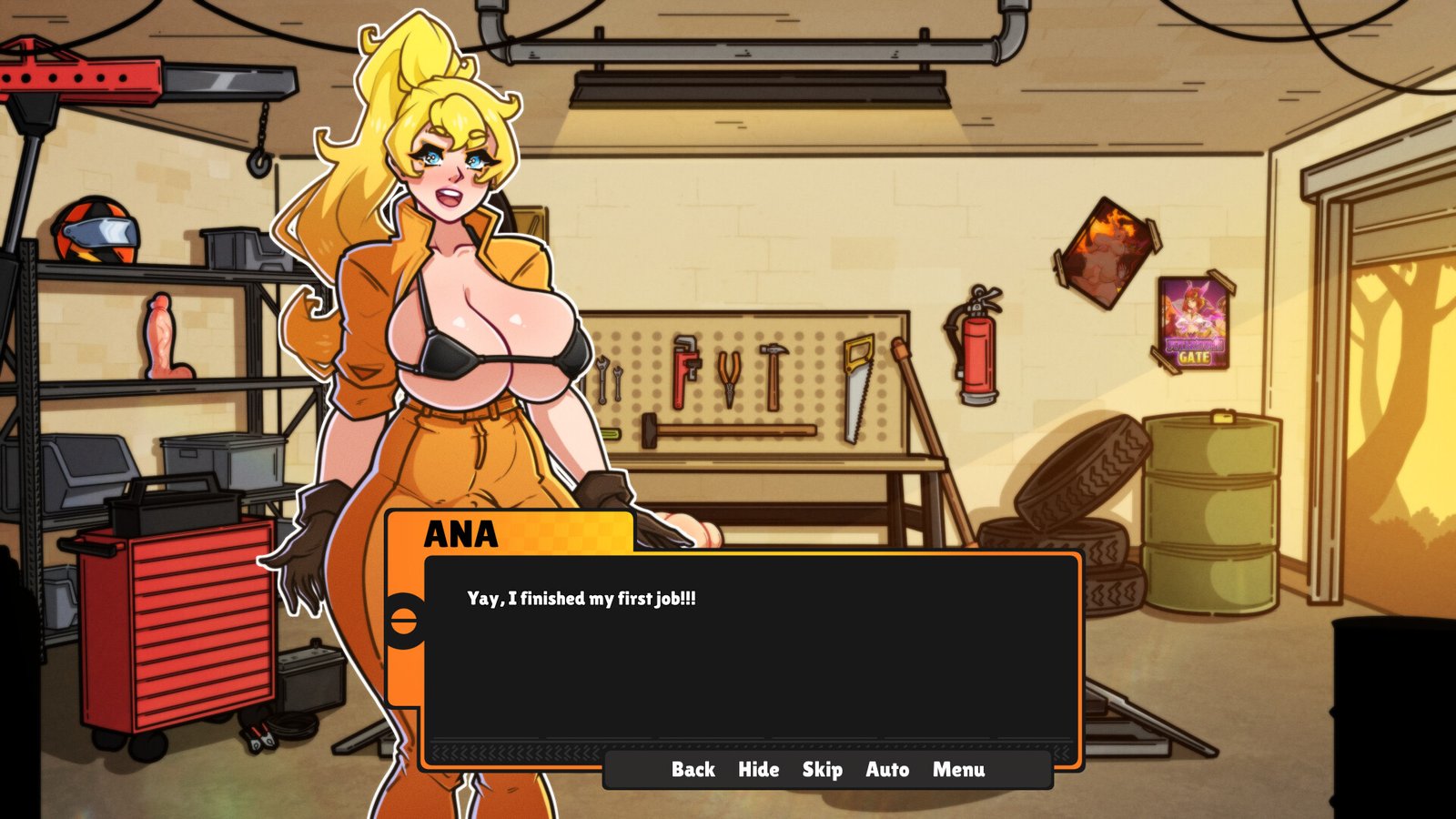The height and width of the screenshot is (819, 1456).
Task: Skip through the dialogue
Action: [x=822, y=770]
